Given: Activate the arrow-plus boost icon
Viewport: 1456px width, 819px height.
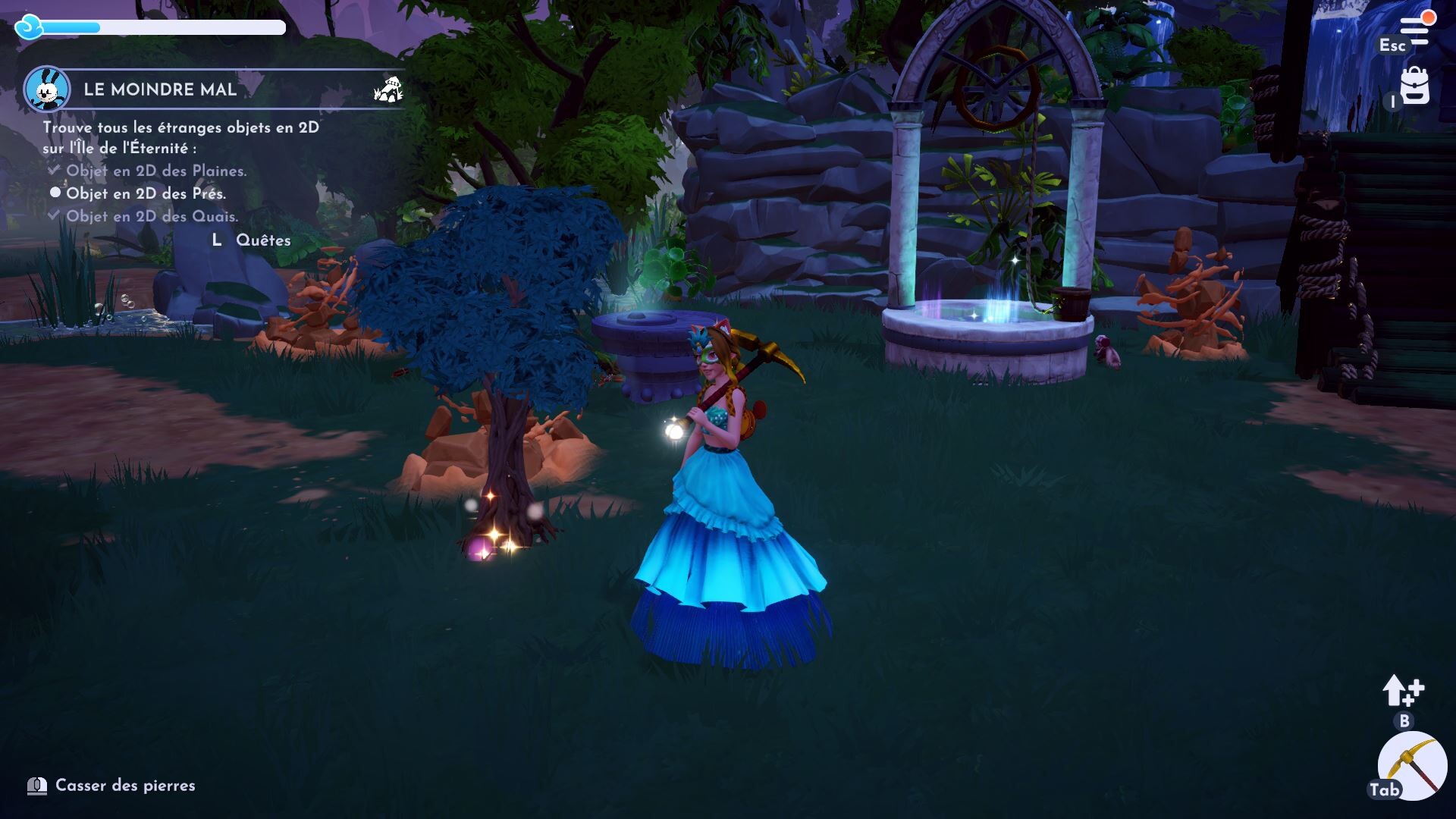Looking at the screenshot, I should [x=1402, y=691].
